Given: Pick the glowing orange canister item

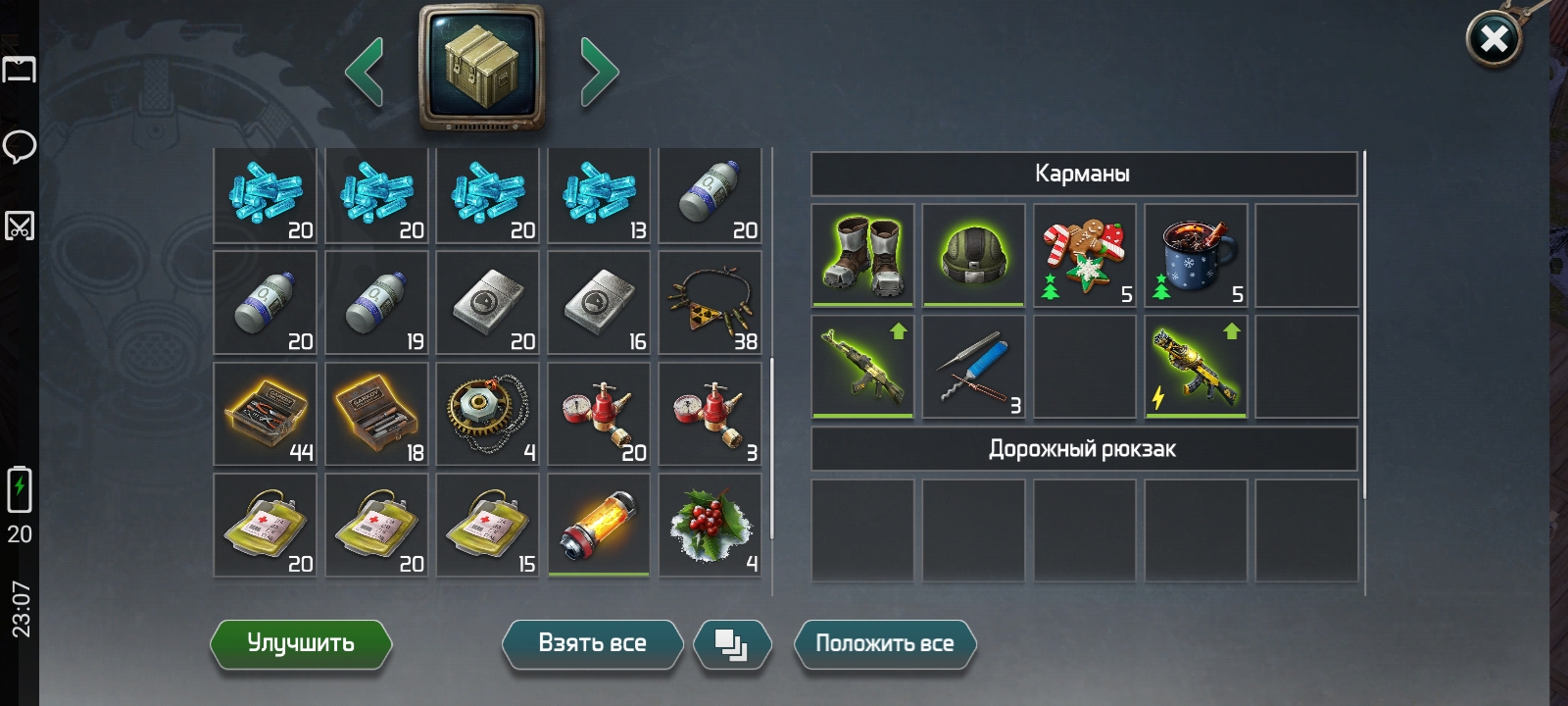Looking at the screenshot, I should (x=599, y=525).
